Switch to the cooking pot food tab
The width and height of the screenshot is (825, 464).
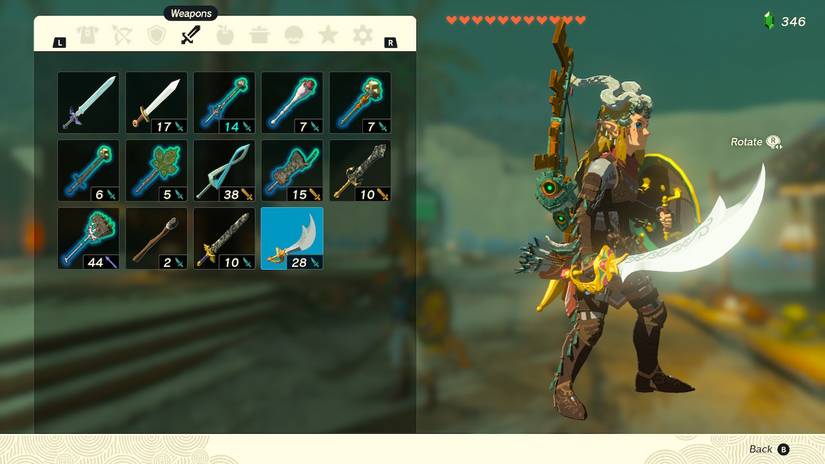pos(259,37)
